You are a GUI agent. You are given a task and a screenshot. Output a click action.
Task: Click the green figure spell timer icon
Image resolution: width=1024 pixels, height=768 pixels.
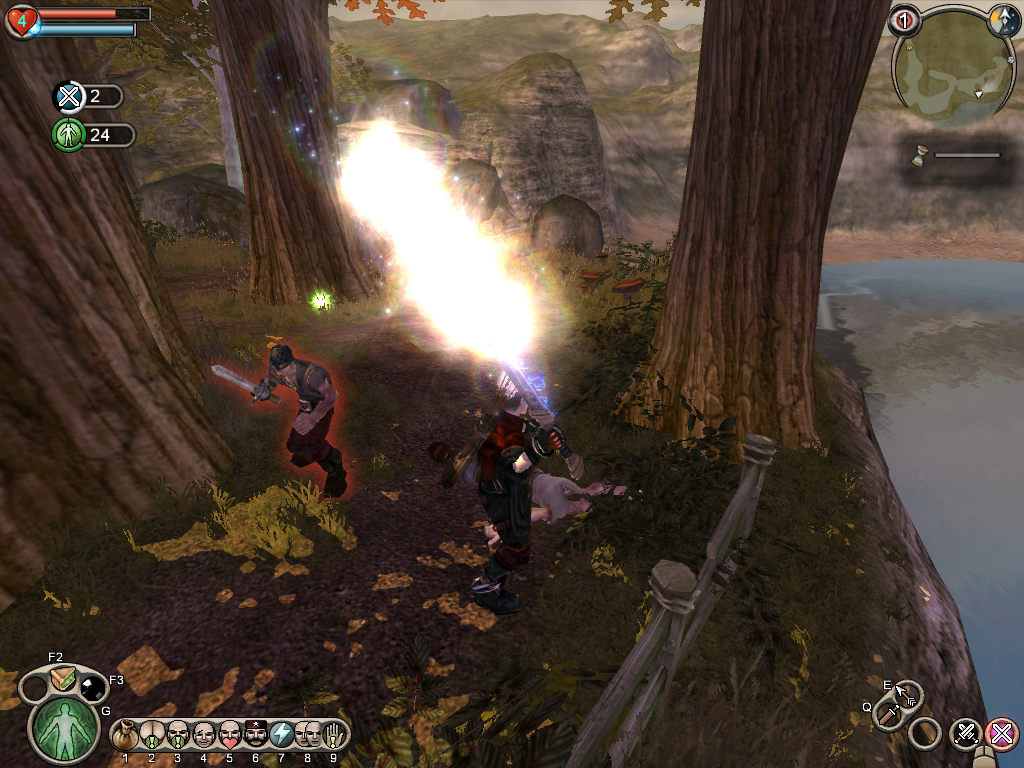pos(68,135)
